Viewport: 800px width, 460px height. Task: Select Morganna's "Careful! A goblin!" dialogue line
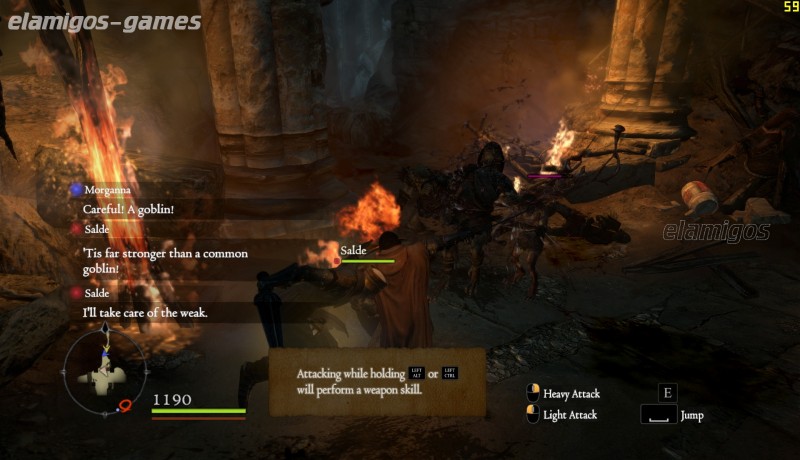[128, 209]
